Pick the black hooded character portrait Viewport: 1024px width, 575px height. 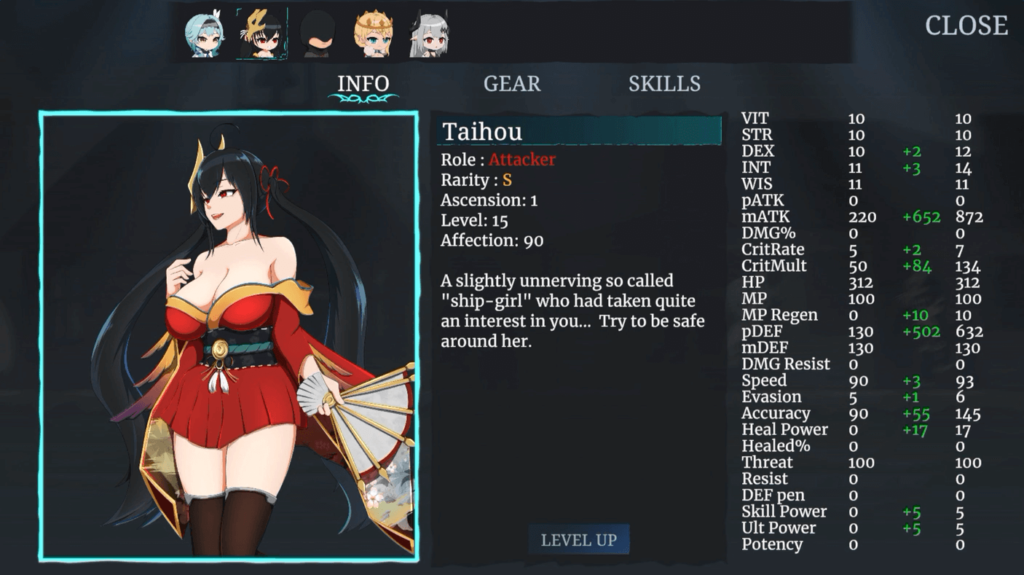[317, 35]
